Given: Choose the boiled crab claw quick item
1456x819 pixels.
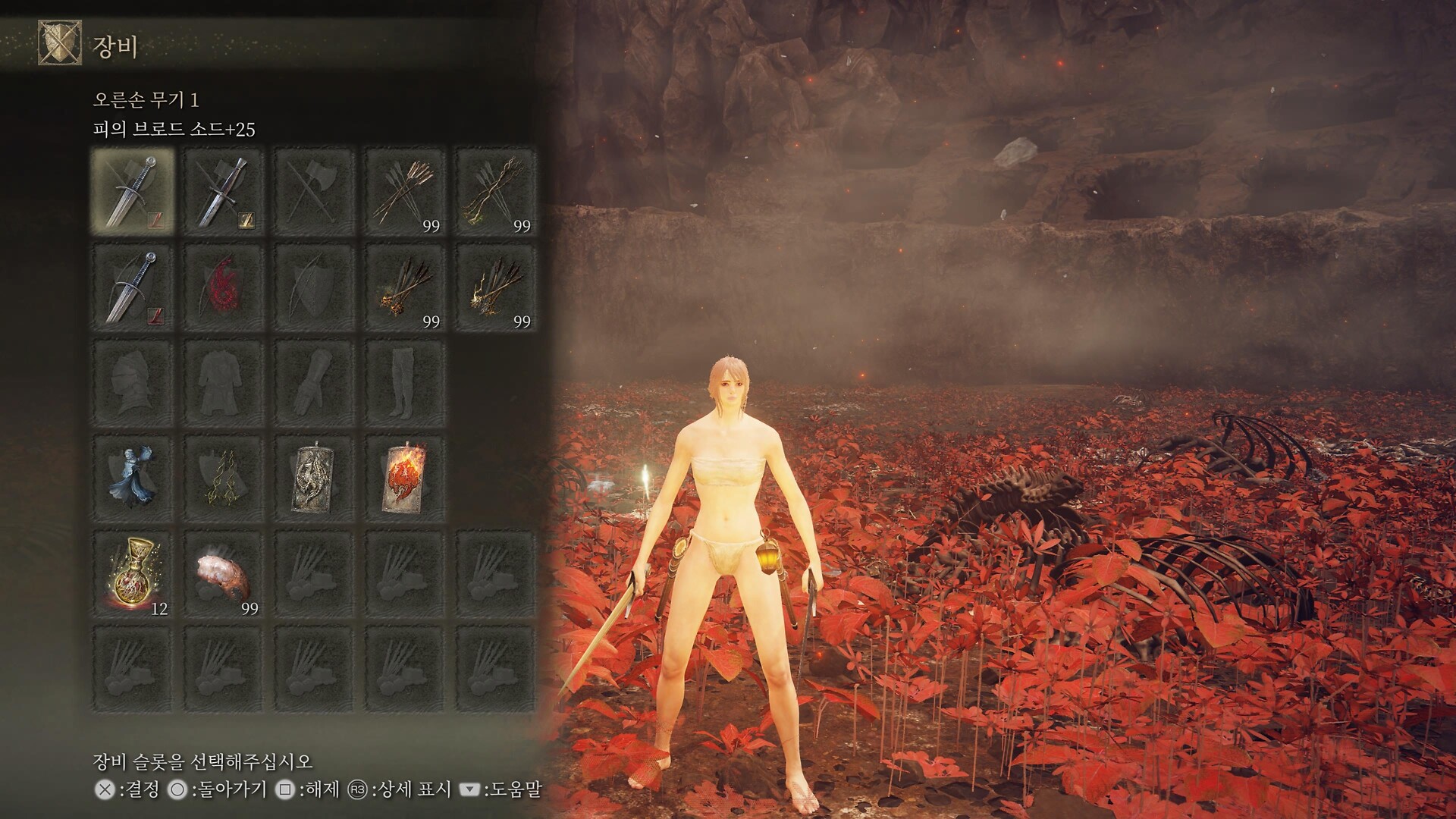Looking at the screenshot, I should (224, 575).
